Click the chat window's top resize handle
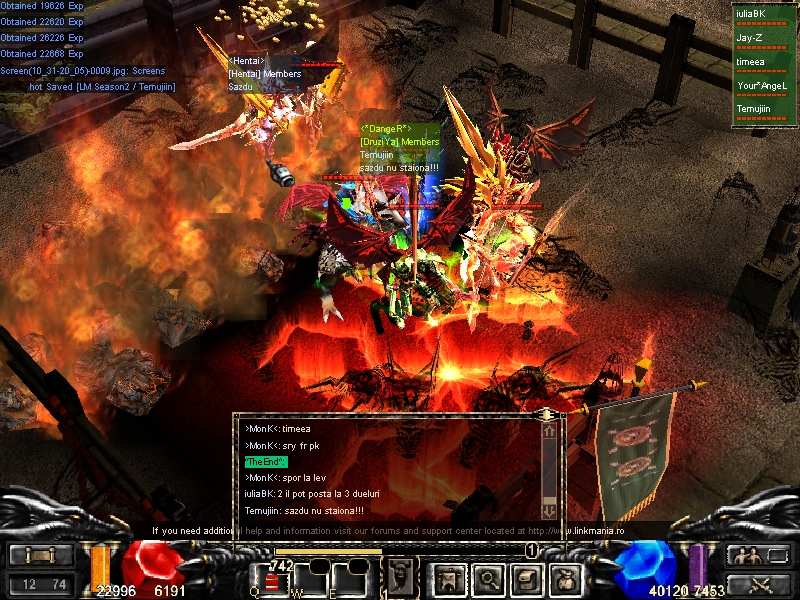Image resolution: width=800 pixels, height=600 pixels. click(x=547, y=413)
